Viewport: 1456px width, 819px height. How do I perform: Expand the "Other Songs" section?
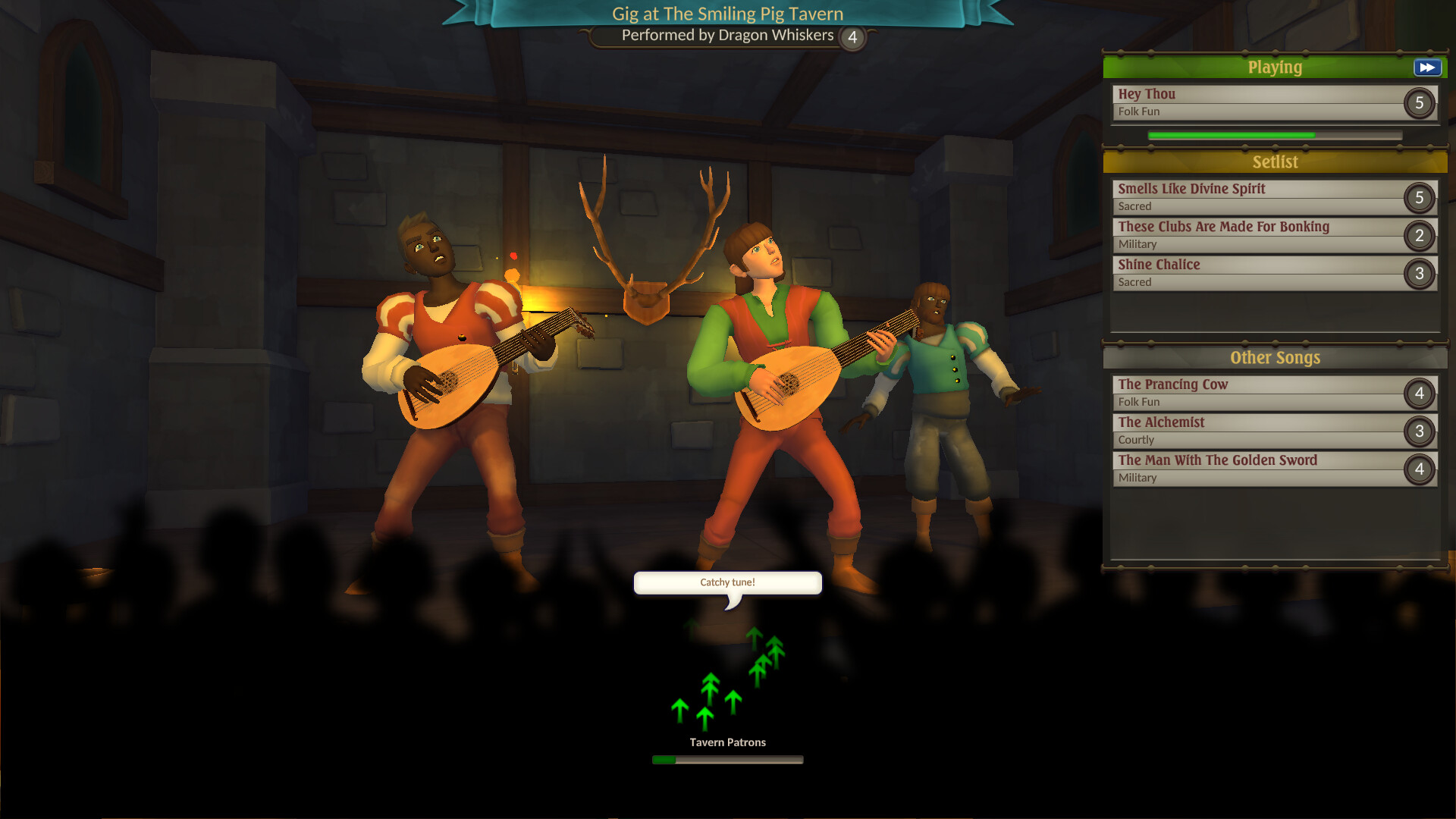pyautogui.click(x=1274, y=357)
